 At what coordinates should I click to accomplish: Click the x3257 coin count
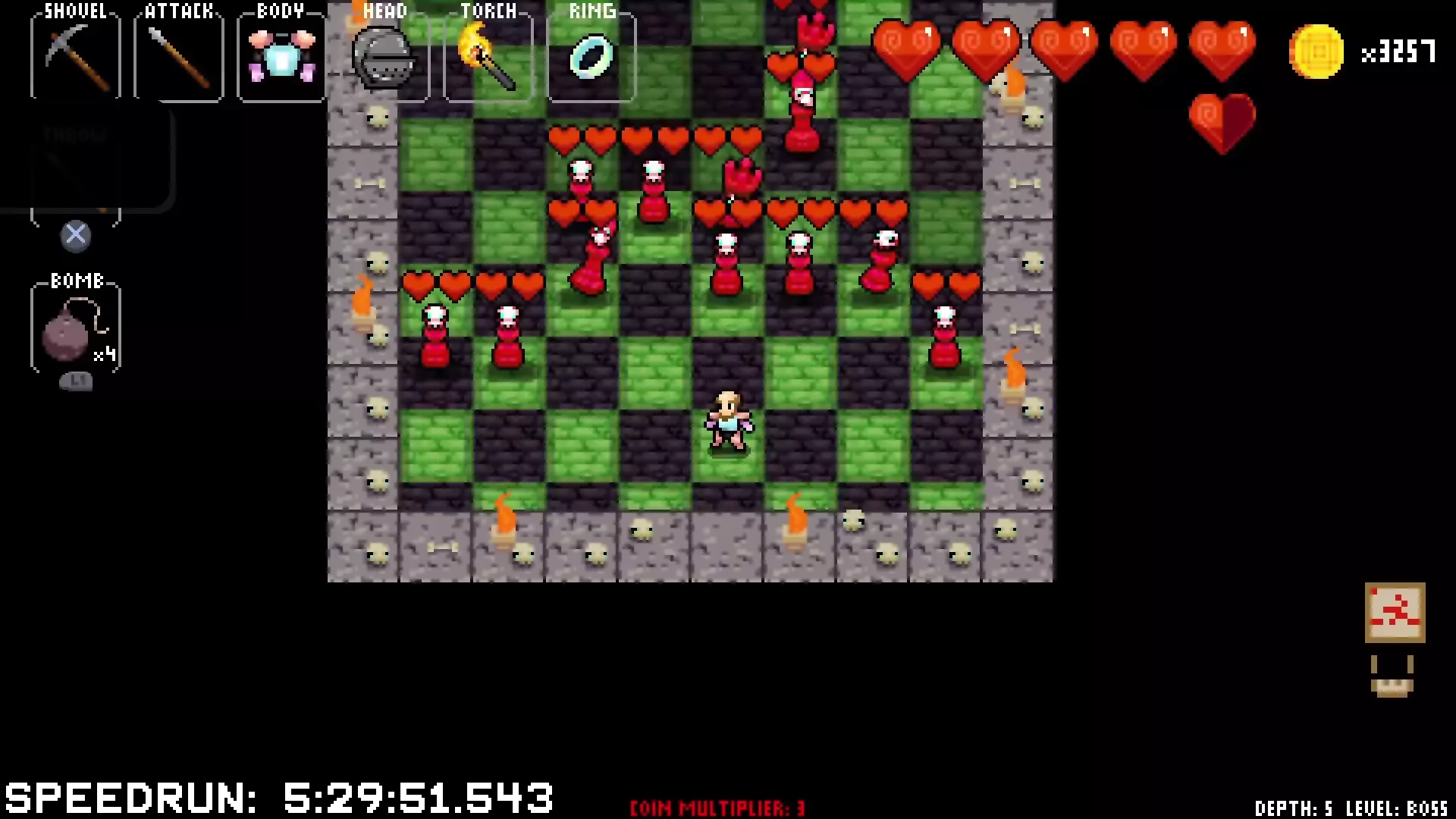point(1398,52)
